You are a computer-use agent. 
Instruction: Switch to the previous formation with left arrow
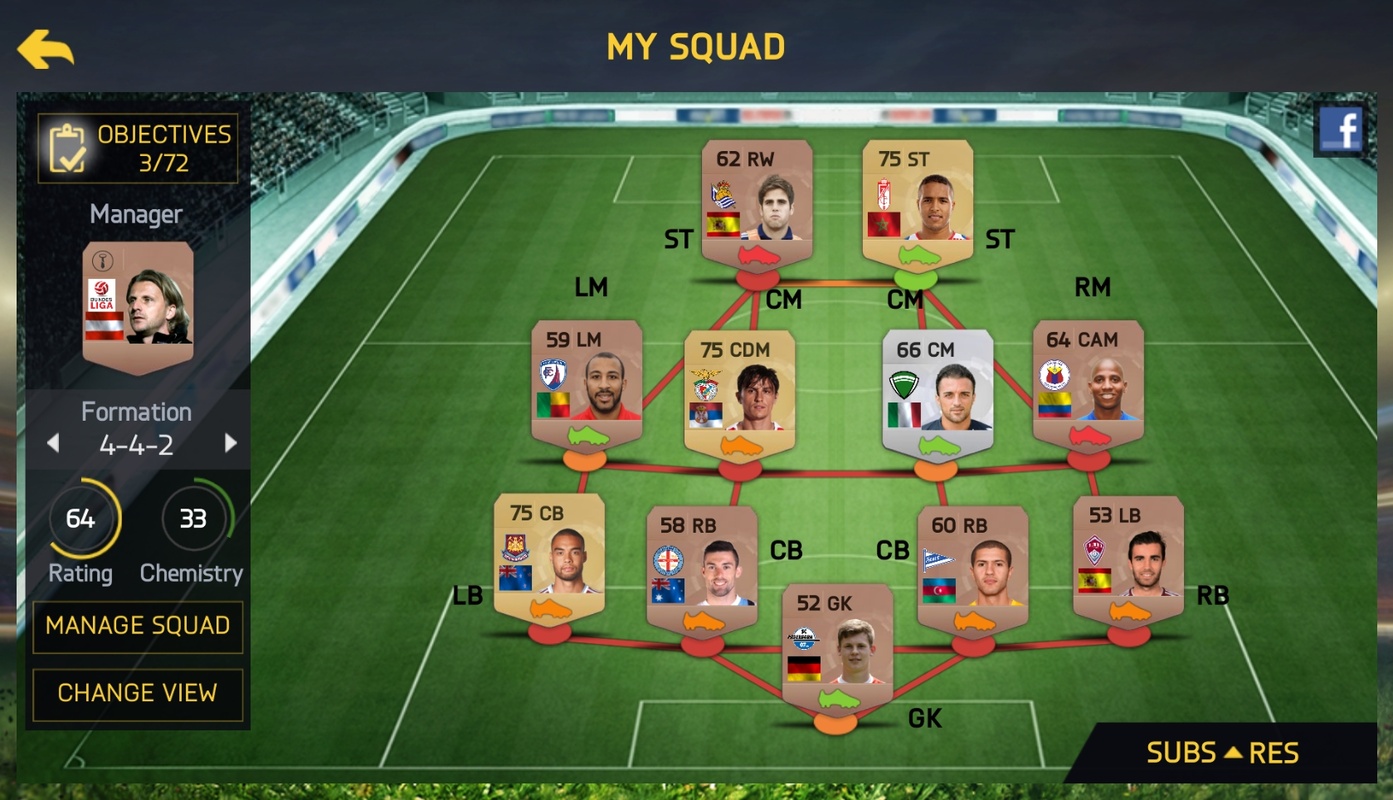(x=54, y=443)
